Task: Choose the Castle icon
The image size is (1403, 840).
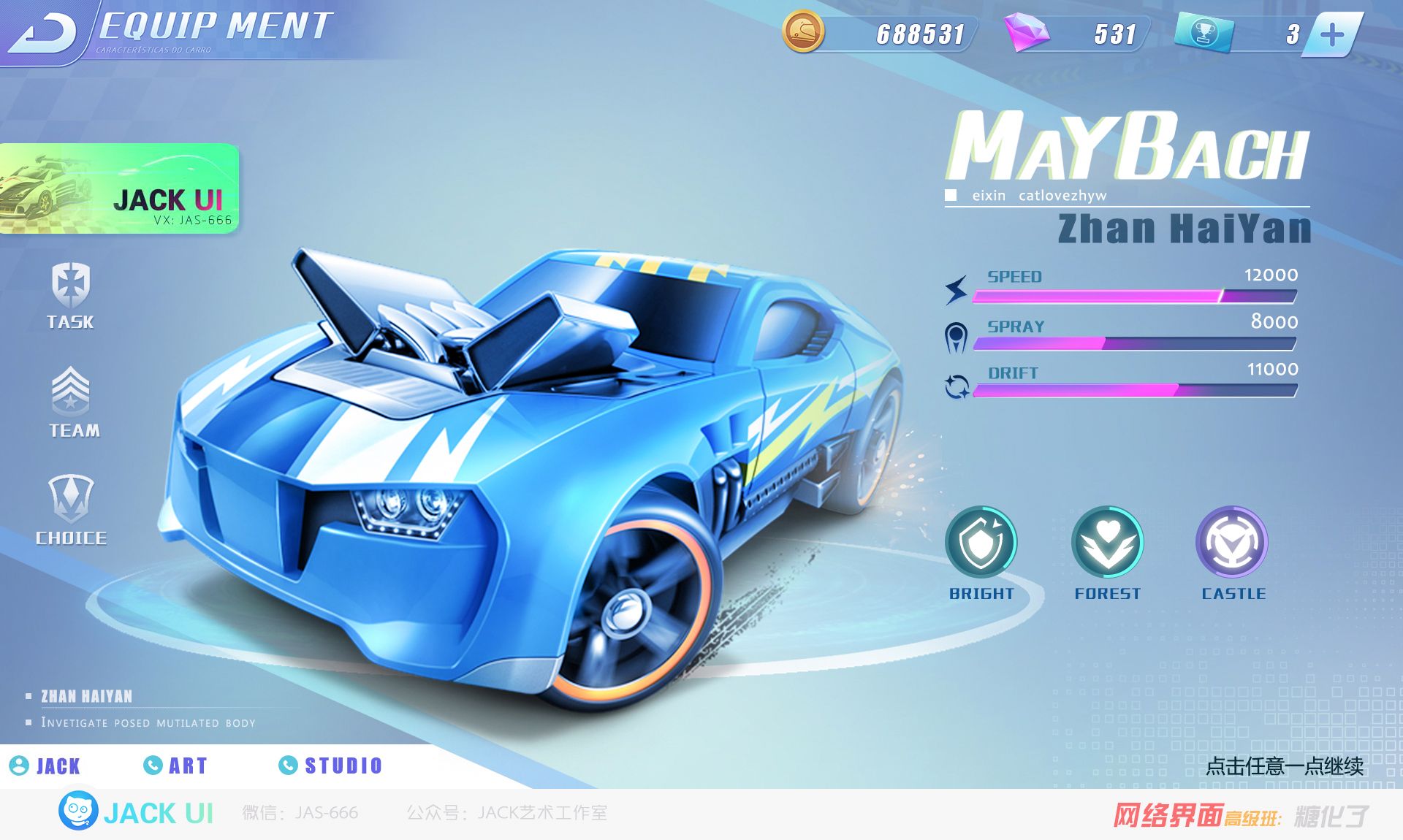Action: (1232, 543)
